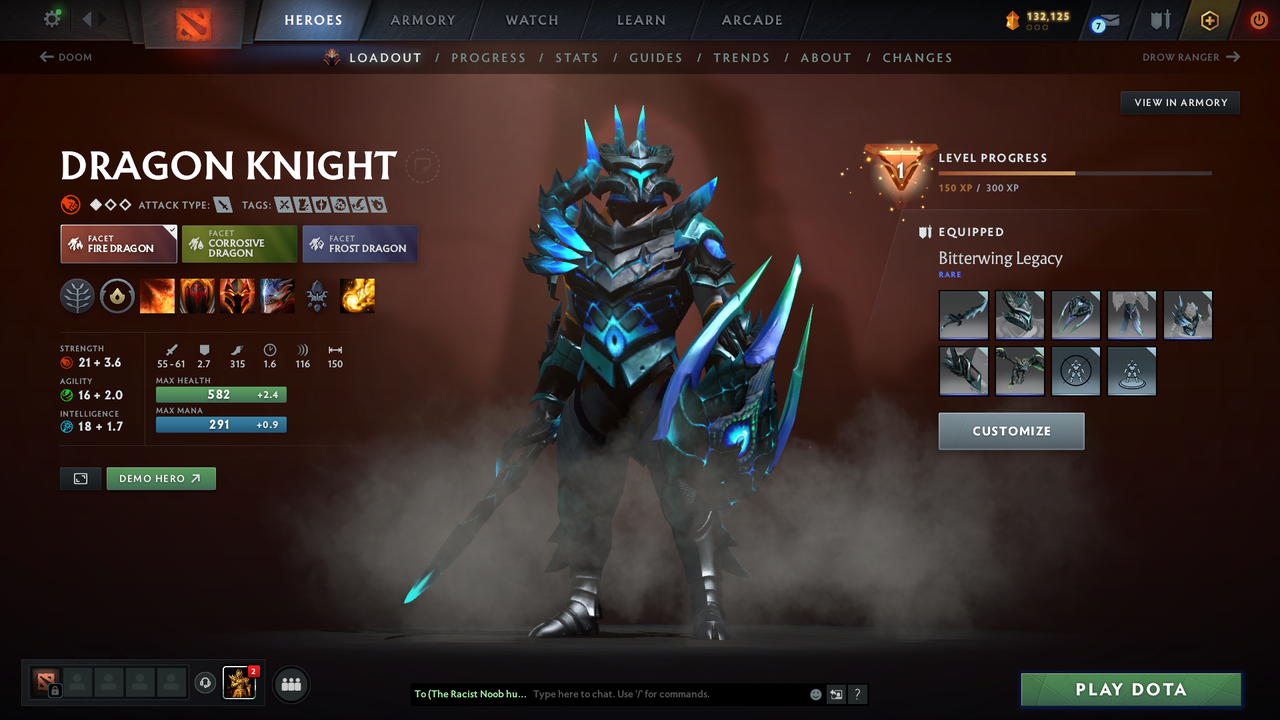The width and height of the screenshot is (1280, 720).
Task: Open Dota Plus hexagon icon in top bar
Action: 1209,20
